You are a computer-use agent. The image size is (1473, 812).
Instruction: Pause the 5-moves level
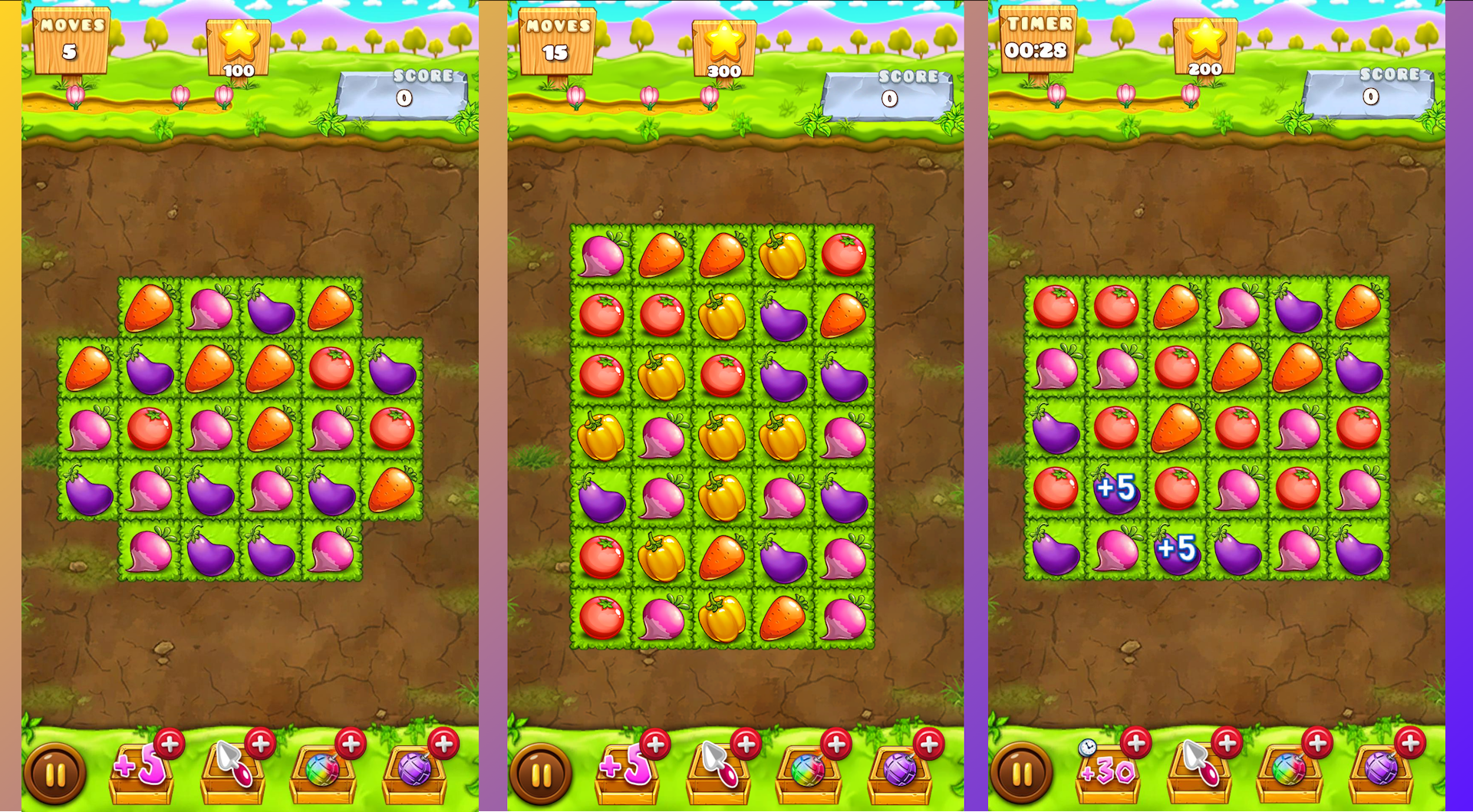(x=55, y=774)
